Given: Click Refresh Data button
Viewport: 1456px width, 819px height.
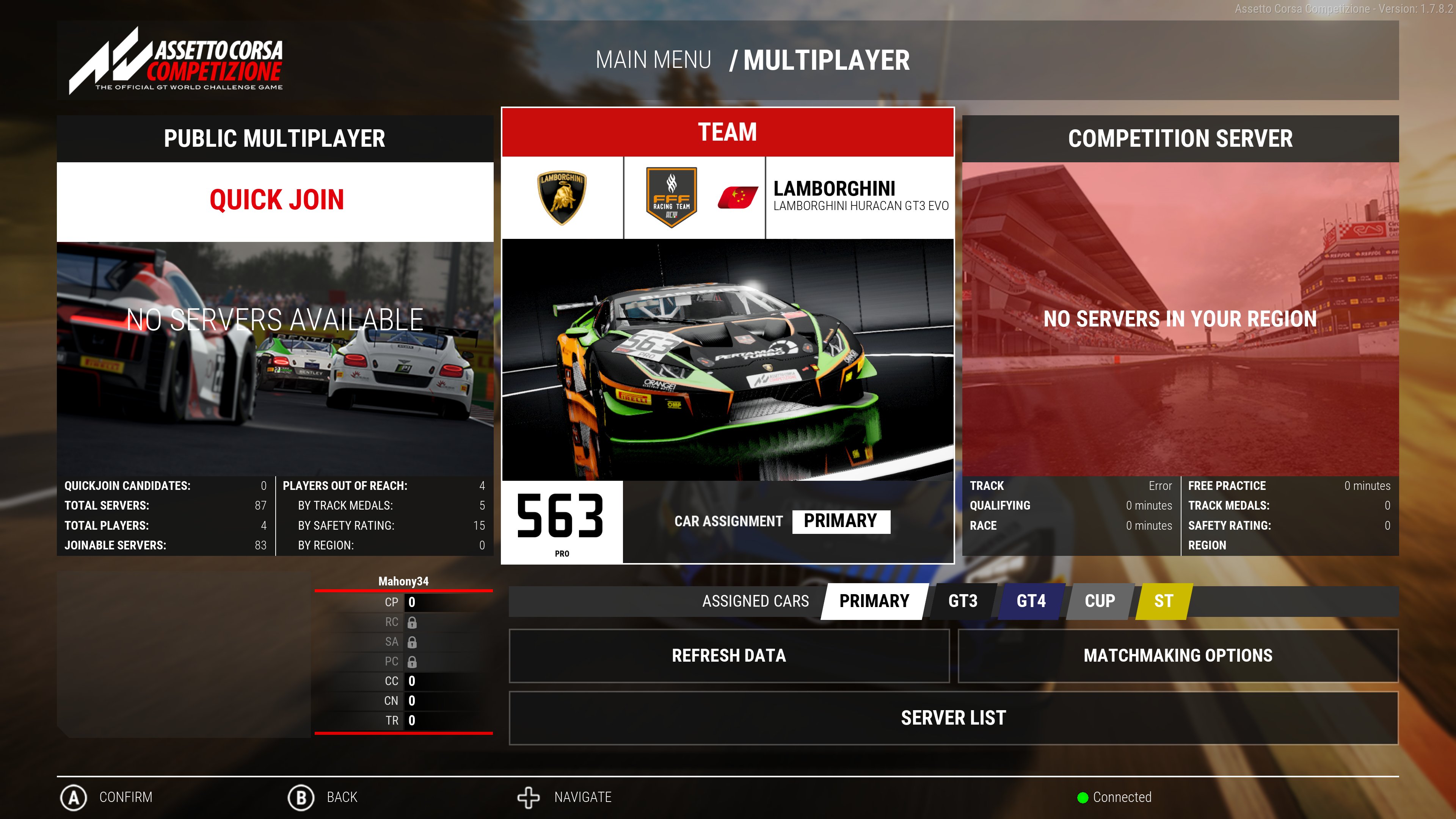Looking at the screenshot, I should pos(728,656).
